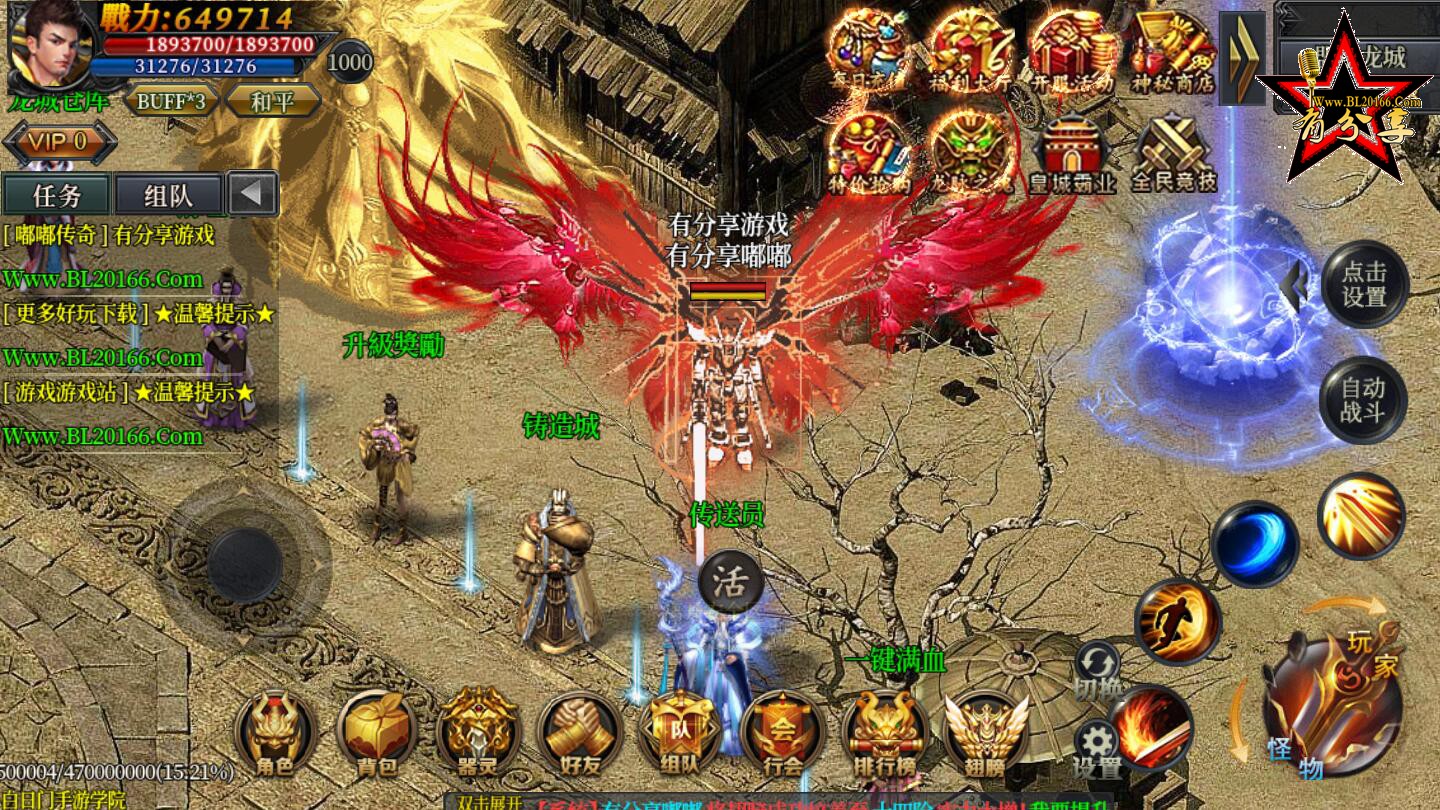Toggle 自动战斗 auto battle
The height and width of the screenshot is (810, 1440).
[1363, 400]
